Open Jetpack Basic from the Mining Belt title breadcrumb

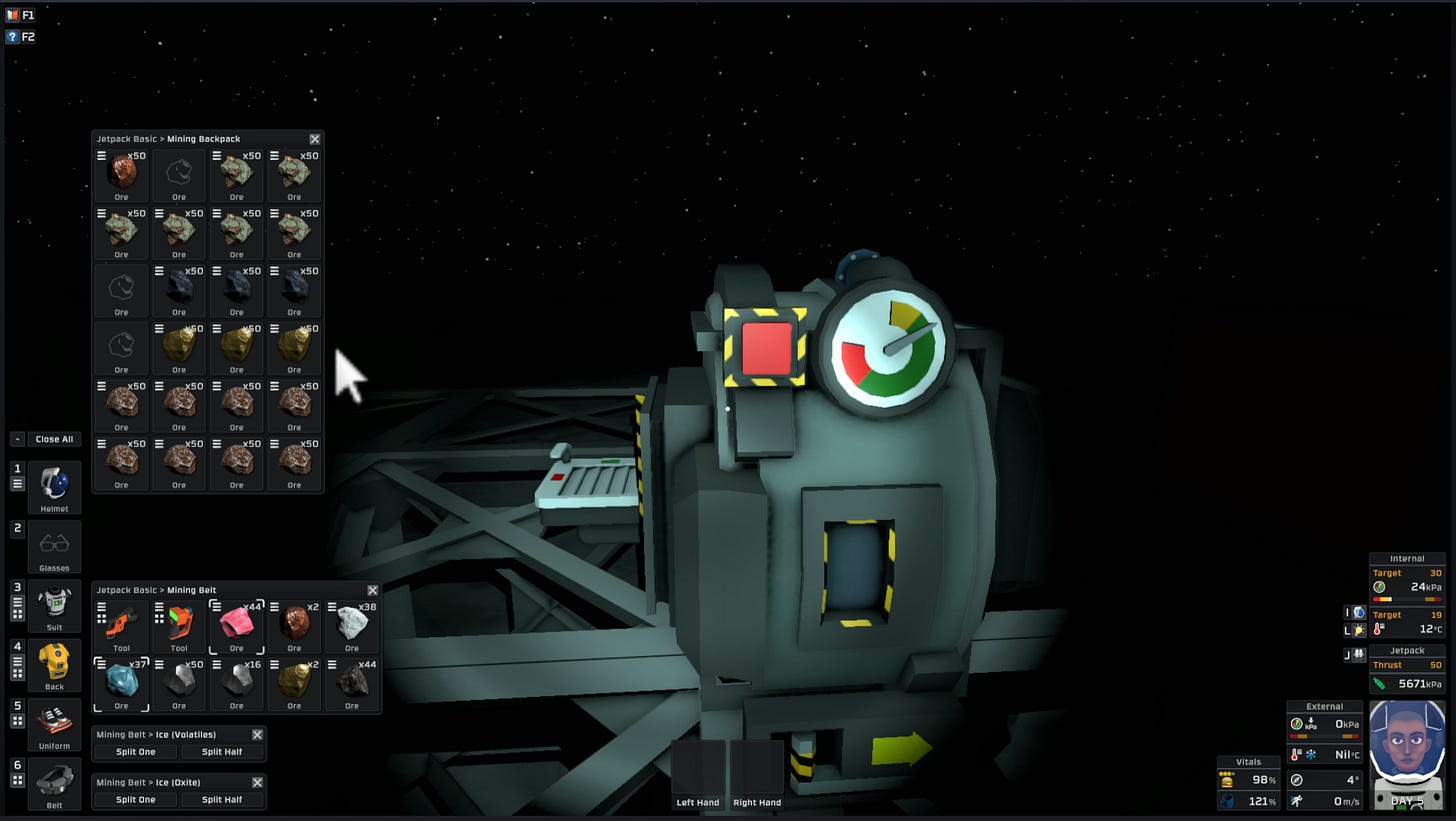click(124, 590)
